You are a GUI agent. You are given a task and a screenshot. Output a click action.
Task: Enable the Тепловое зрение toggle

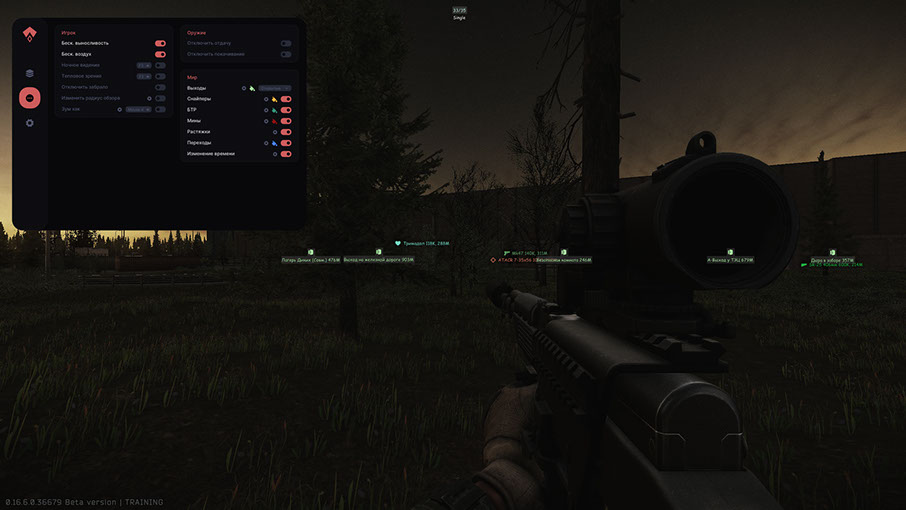(x=160, y=76)
